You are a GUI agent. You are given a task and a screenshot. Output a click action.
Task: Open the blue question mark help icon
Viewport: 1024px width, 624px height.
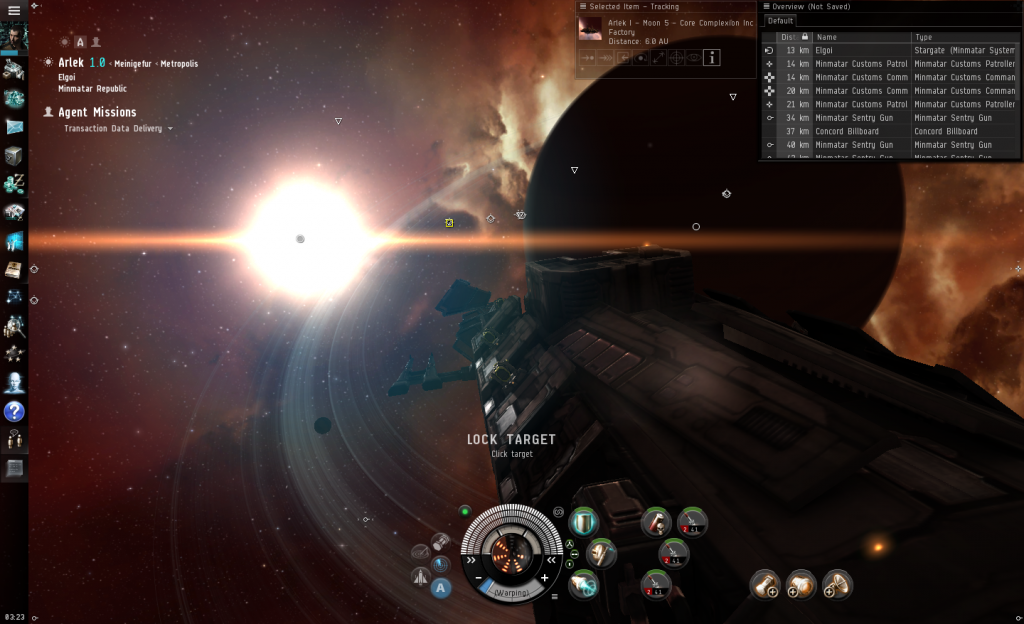coord(14,411)
